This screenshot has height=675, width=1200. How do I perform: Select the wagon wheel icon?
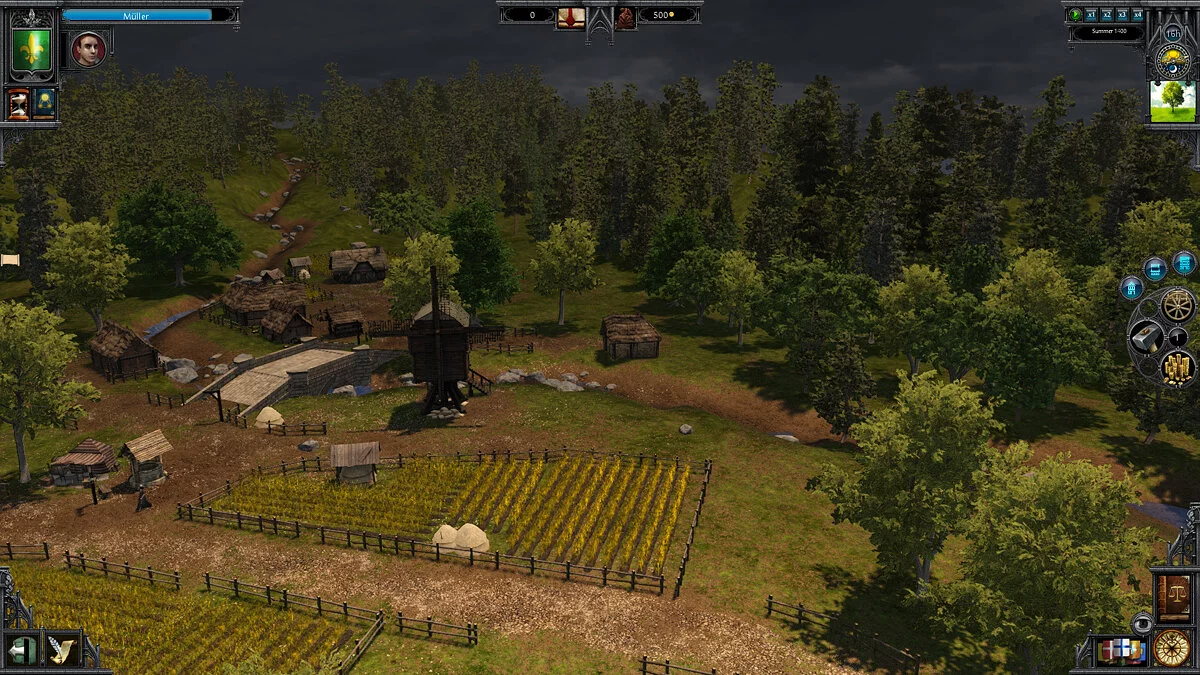1178,304
